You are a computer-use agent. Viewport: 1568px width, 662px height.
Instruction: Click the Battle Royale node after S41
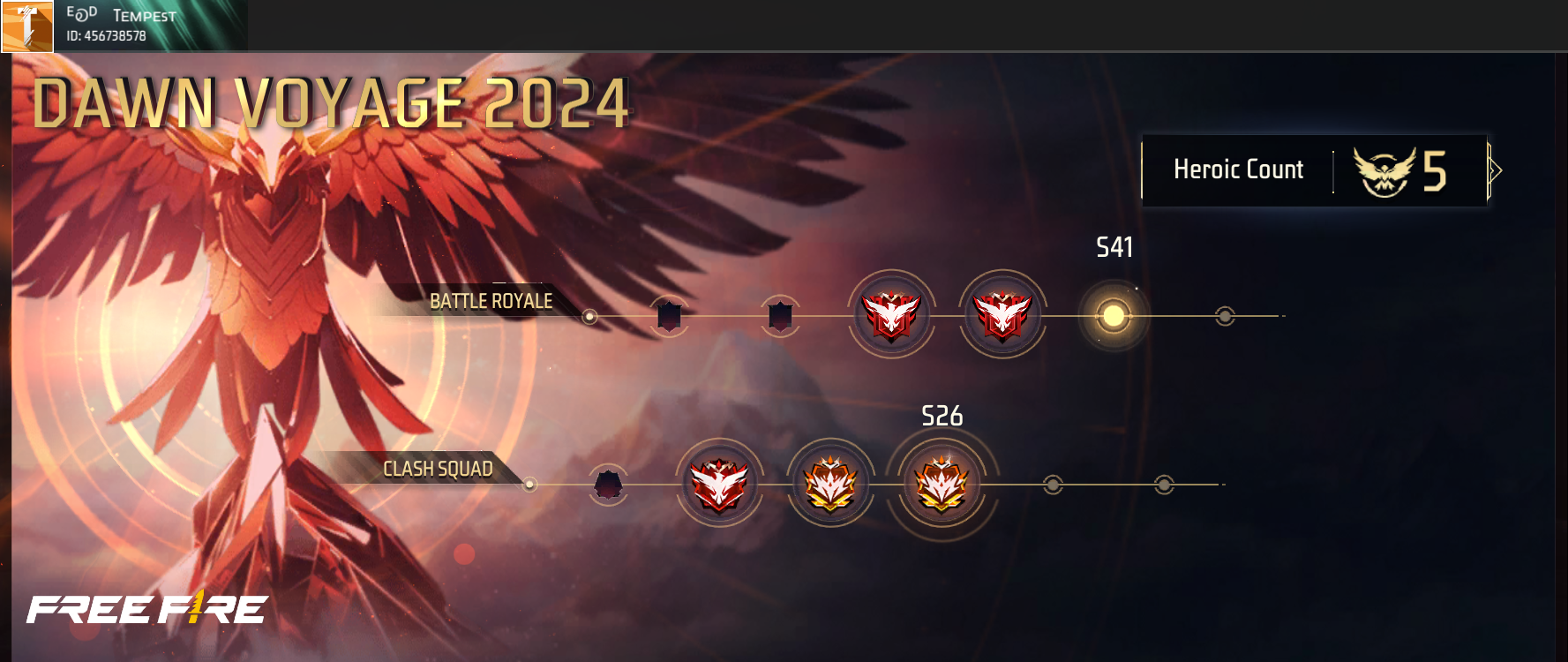click(1225, 316)
